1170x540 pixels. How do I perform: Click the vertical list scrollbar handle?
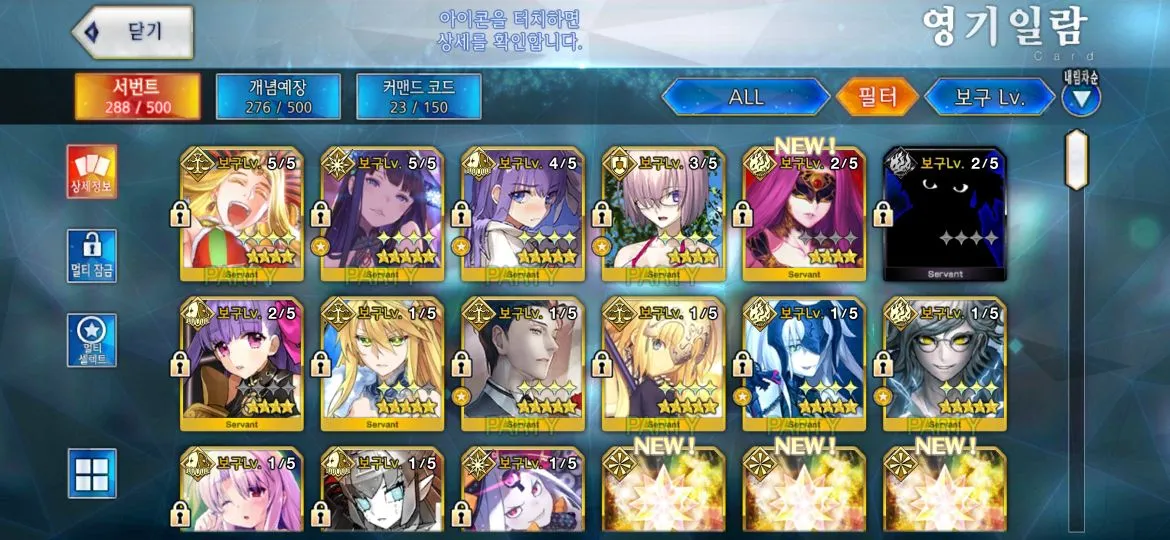click(x=1076, y=159)
